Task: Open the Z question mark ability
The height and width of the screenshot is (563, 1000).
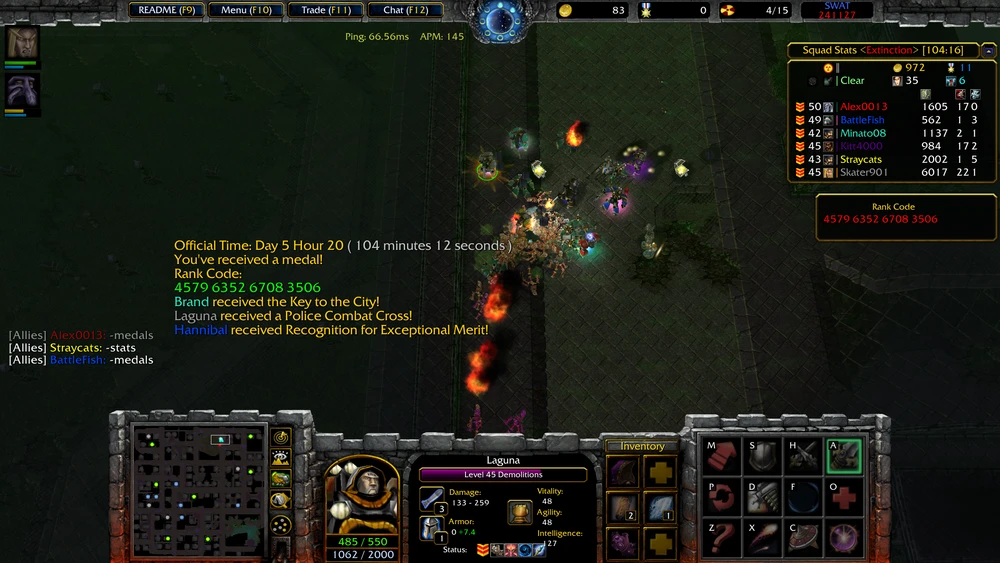Action: 722,538
